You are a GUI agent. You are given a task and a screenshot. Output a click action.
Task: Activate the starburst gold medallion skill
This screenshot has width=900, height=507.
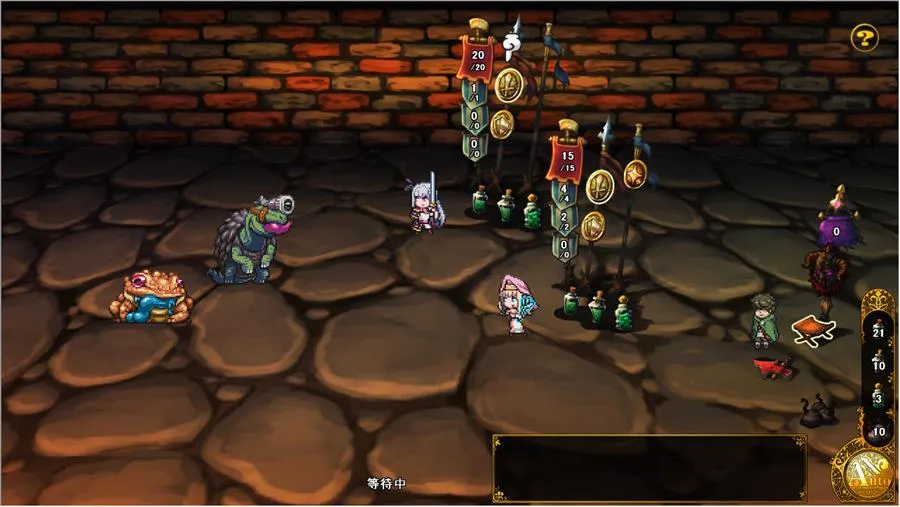(x=636, y=174)
